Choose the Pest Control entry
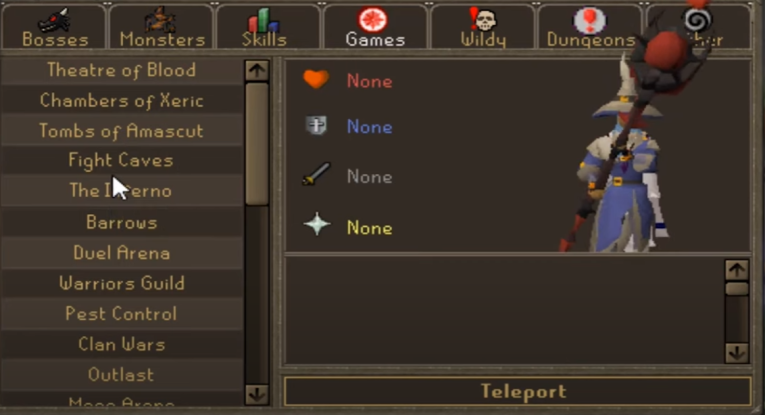The height and width of the screenshot is (415, 765). pos(121,313)
